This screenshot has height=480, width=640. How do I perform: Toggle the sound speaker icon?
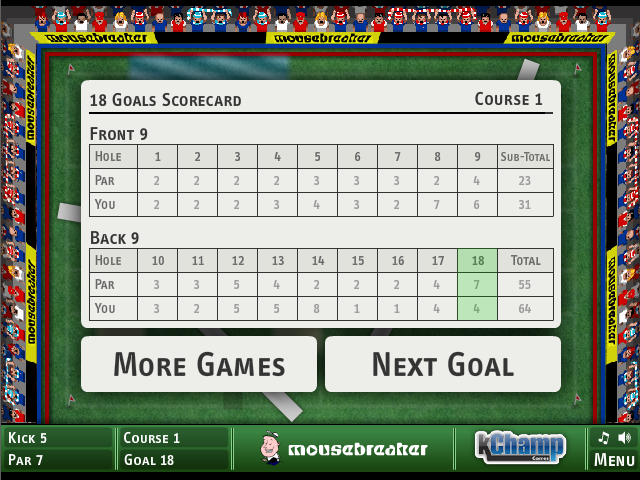[624, 438]
